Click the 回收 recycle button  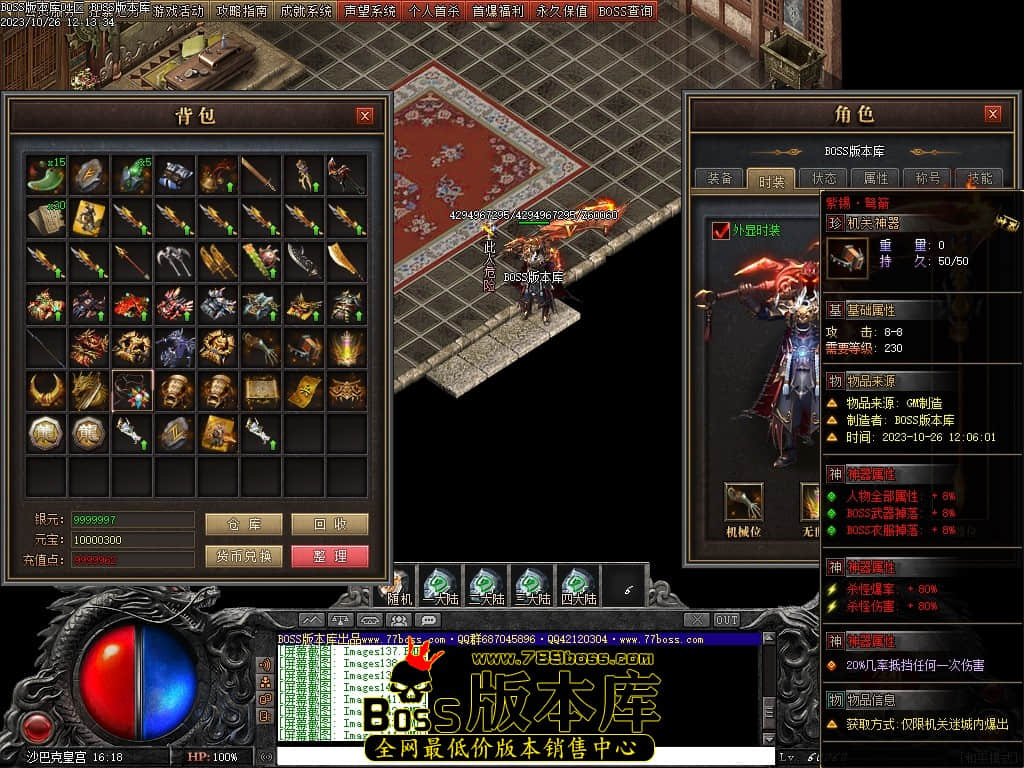coord(330,525)
